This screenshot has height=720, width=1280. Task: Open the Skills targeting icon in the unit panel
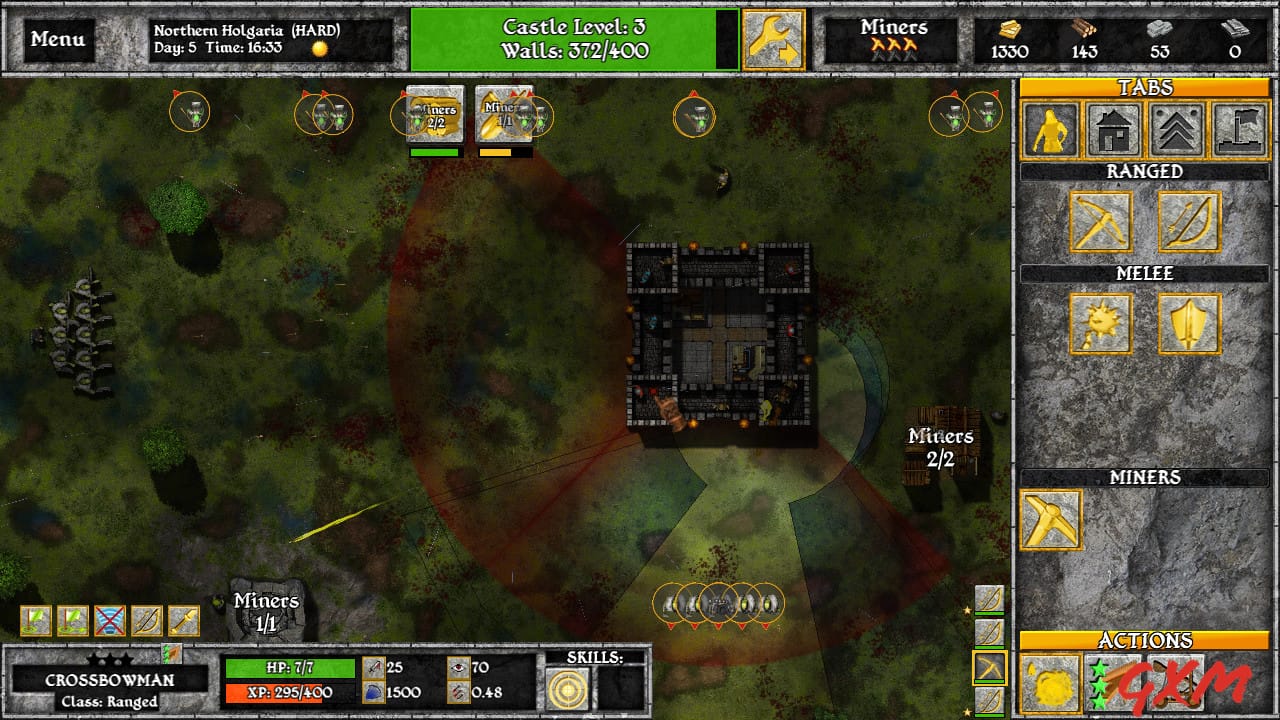click(568, 688)
